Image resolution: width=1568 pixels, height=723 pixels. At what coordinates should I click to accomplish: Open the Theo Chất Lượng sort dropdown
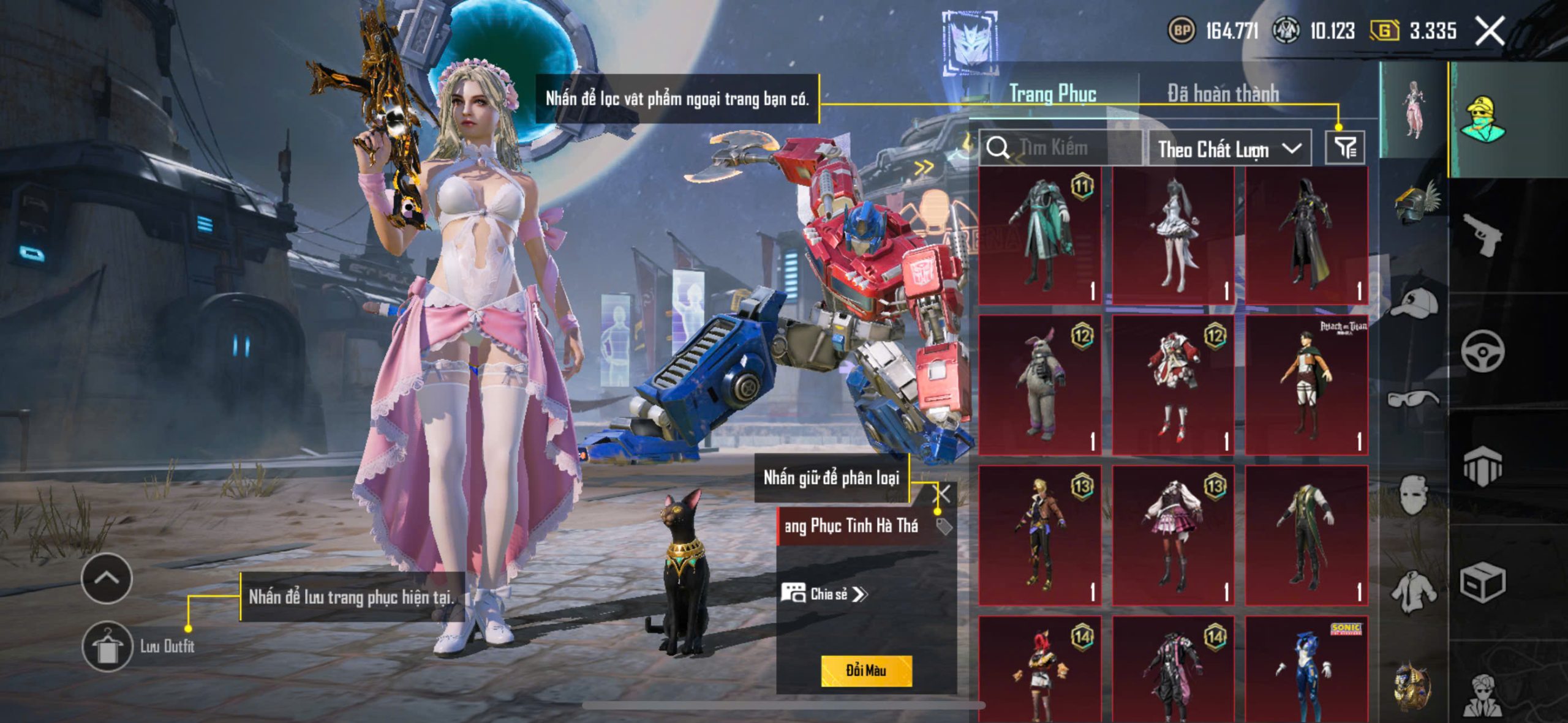pos(1229,149)
